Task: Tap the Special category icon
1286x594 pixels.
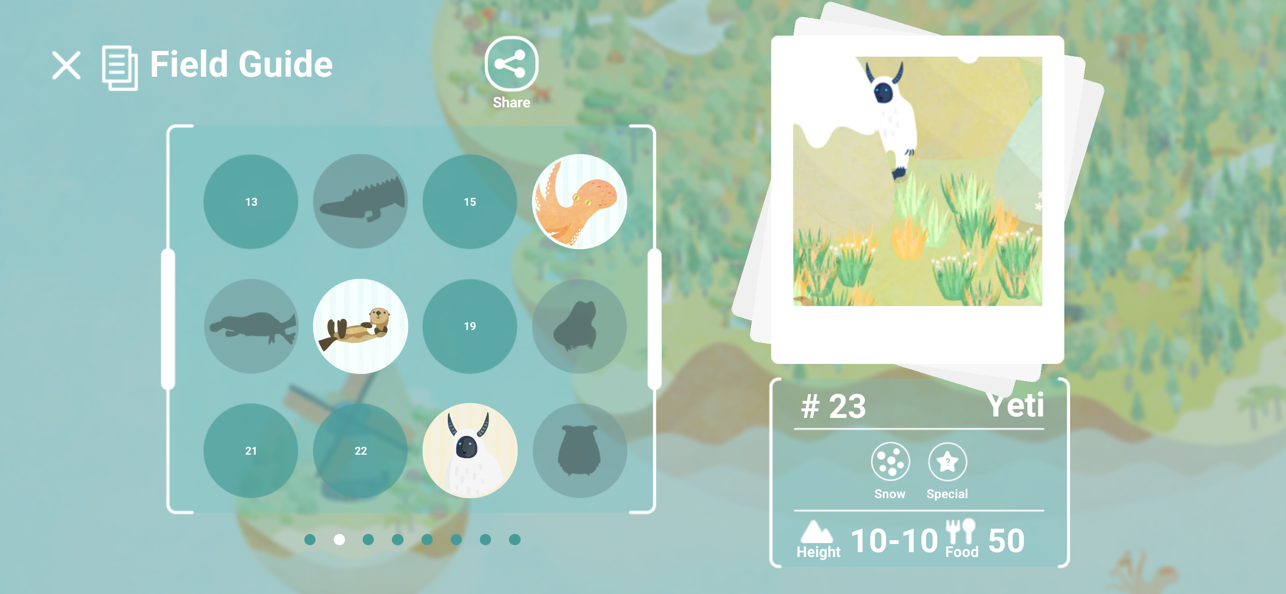Action: click(947, 463)
